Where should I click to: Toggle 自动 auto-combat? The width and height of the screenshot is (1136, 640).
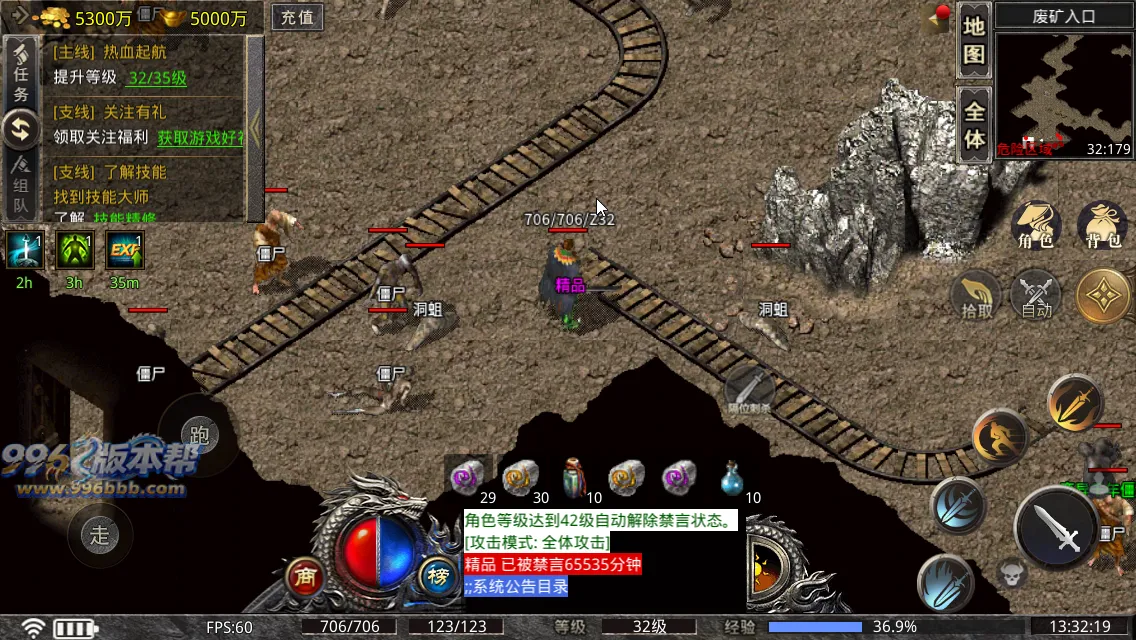pyautogui.click(x=1037, y=296)
